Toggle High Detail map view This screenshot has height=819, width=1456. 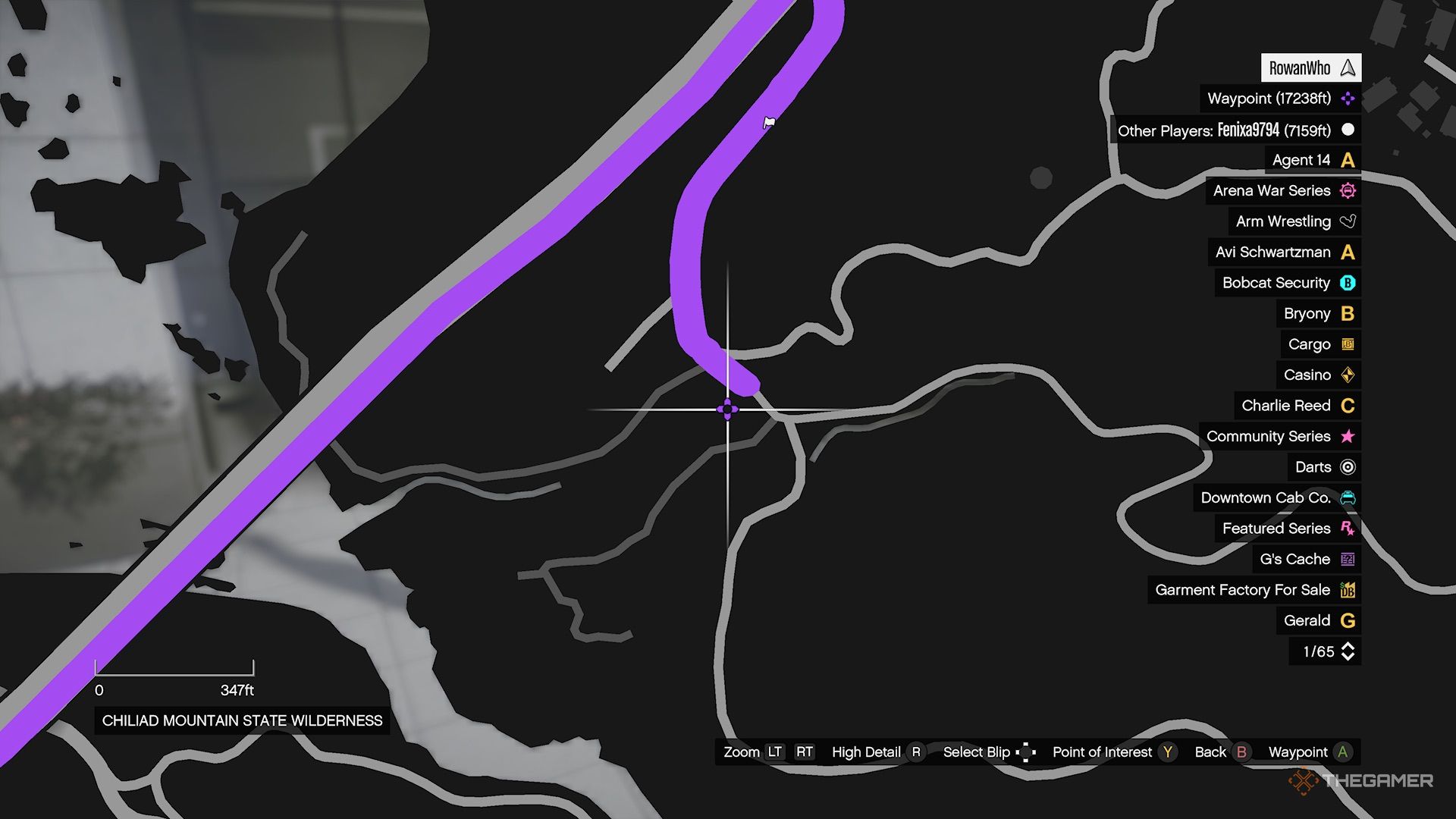pyautogui.click(x=915, y=752)
